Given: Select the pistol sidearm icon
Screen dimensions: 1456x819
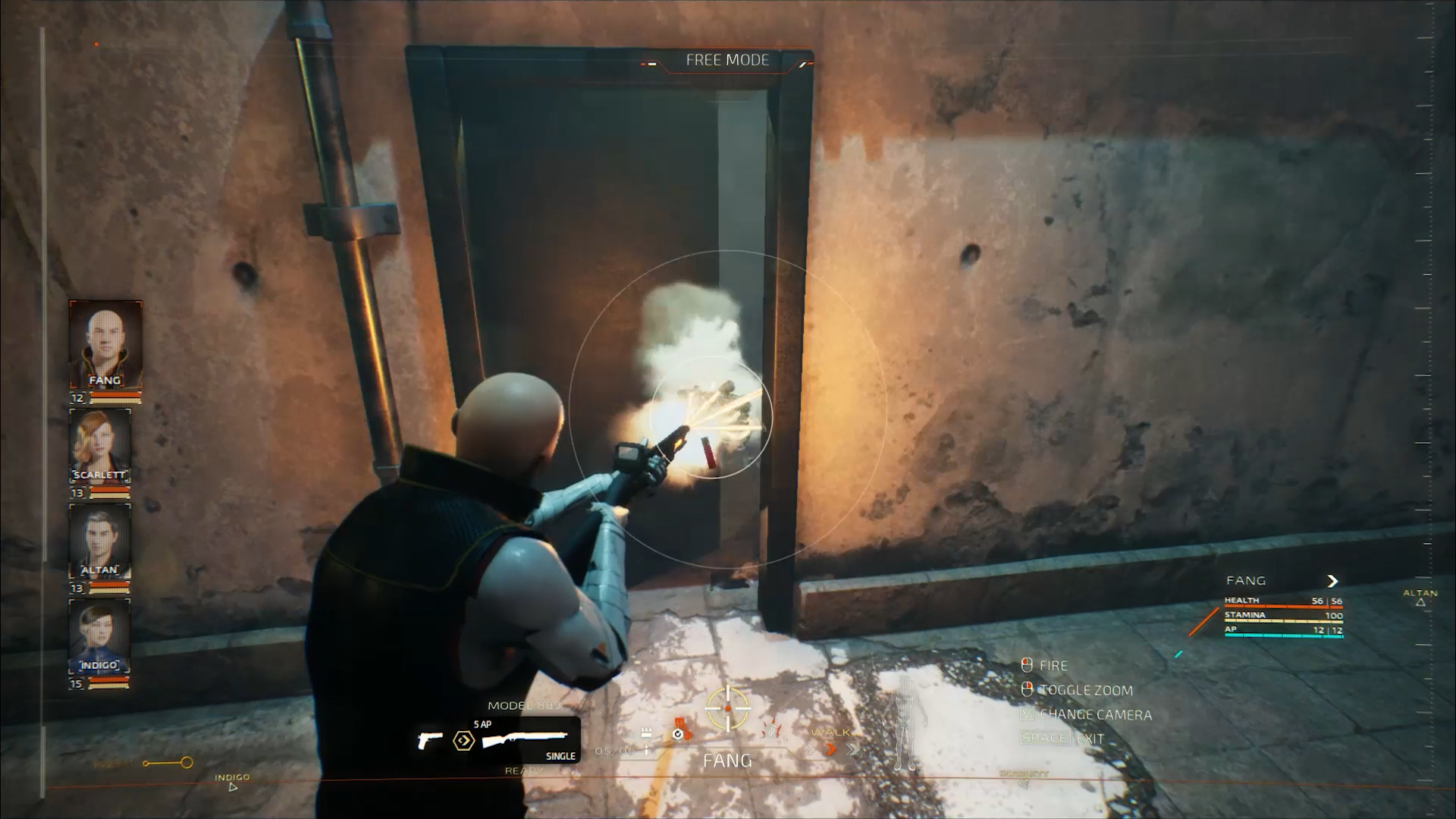Looking at the screenshot, I should [x=430, y=740].
